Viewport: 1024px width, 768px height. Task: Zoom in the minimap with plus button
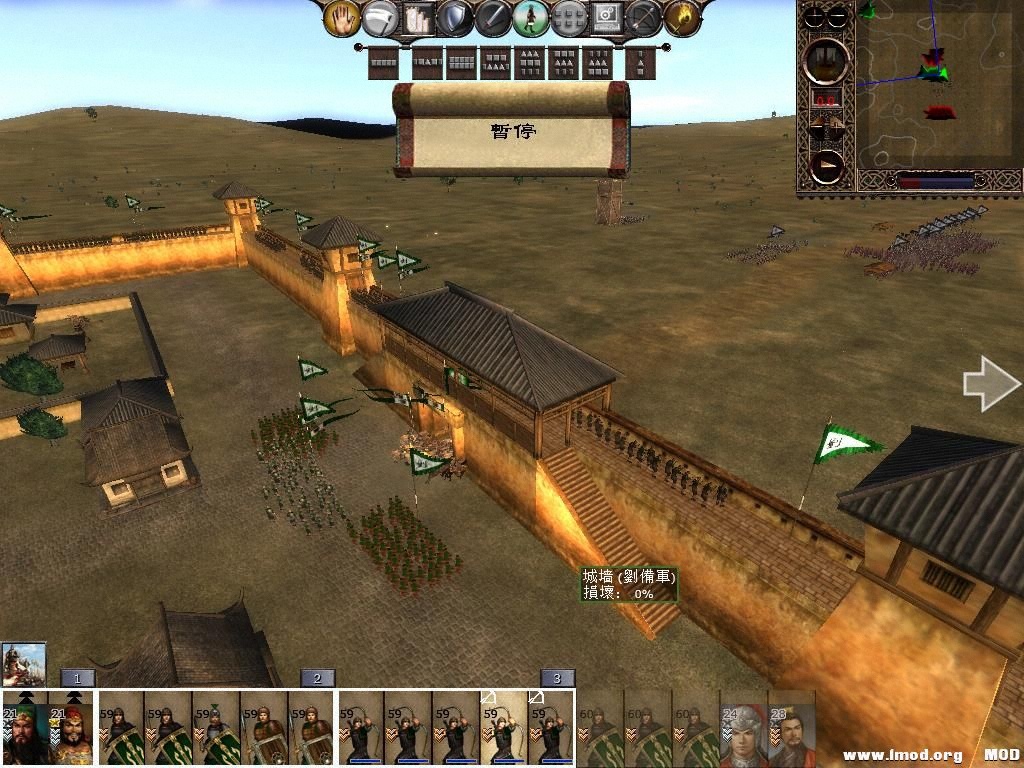pos(815,16)
